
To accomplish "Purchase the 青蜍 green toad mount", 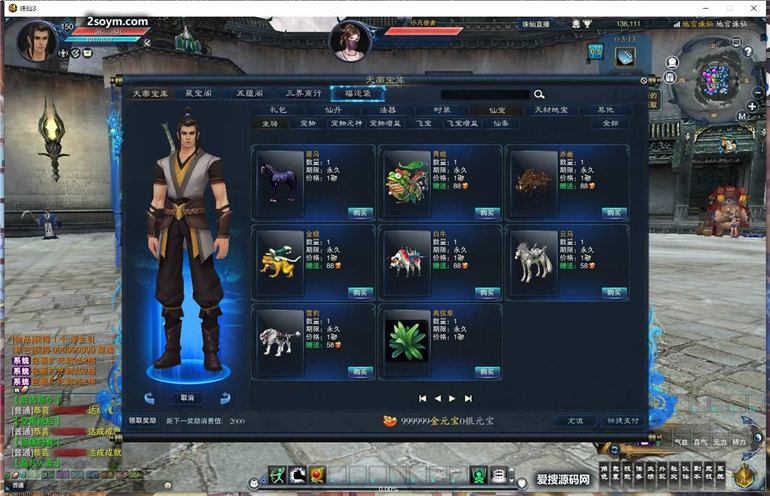I will (x=486, y=212).
